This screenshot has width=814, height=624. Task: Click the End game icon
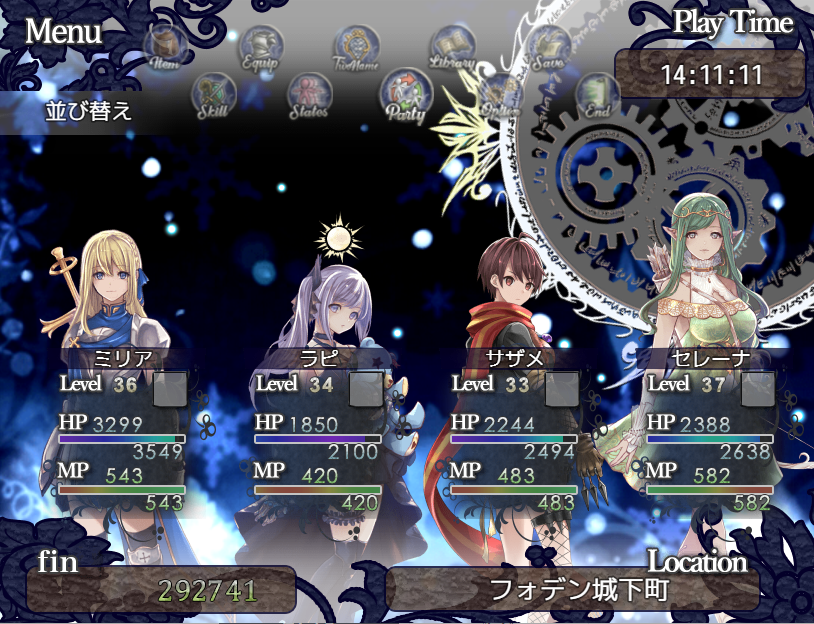point(597,95)
